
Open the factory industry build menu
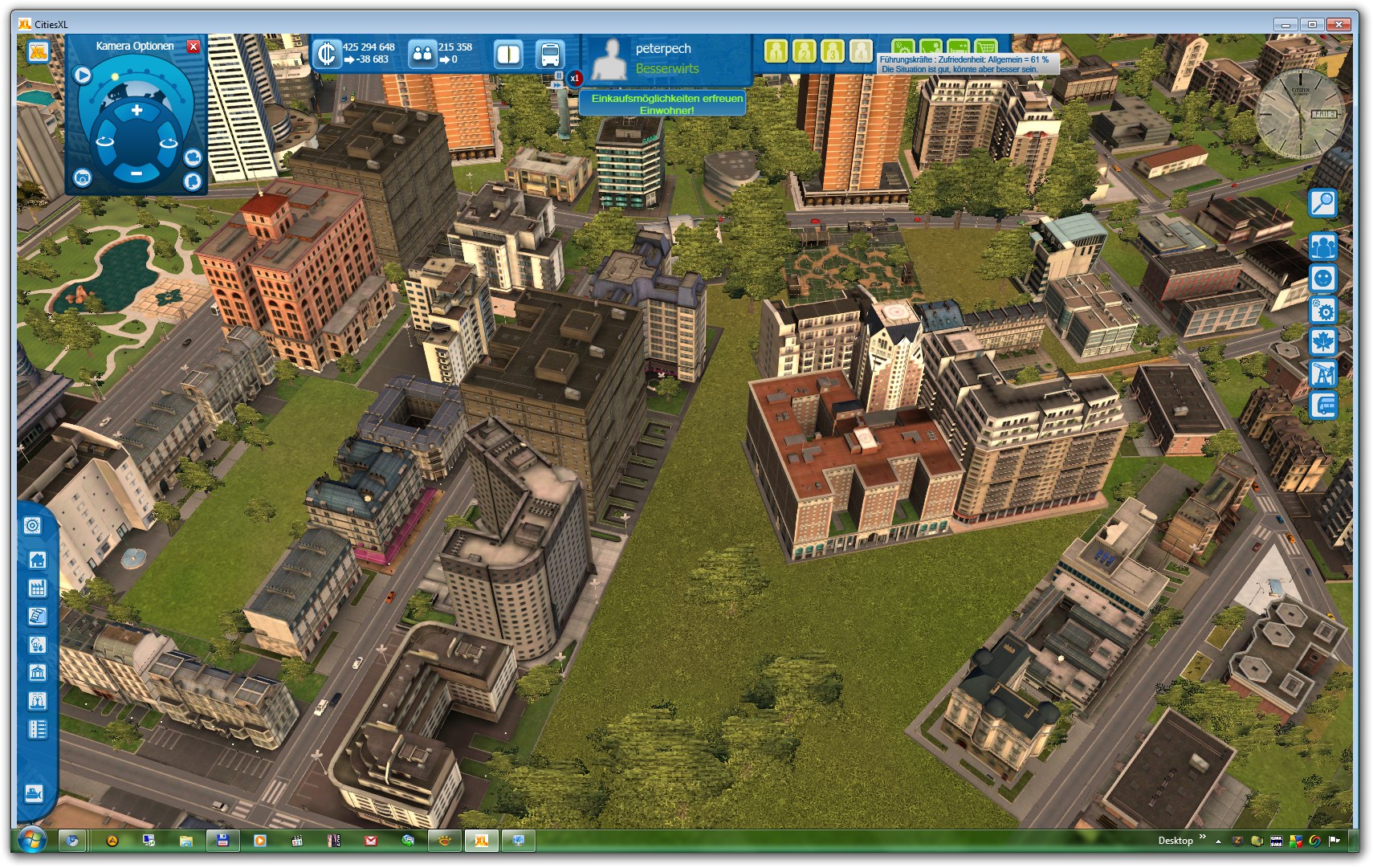coord(37,588)
